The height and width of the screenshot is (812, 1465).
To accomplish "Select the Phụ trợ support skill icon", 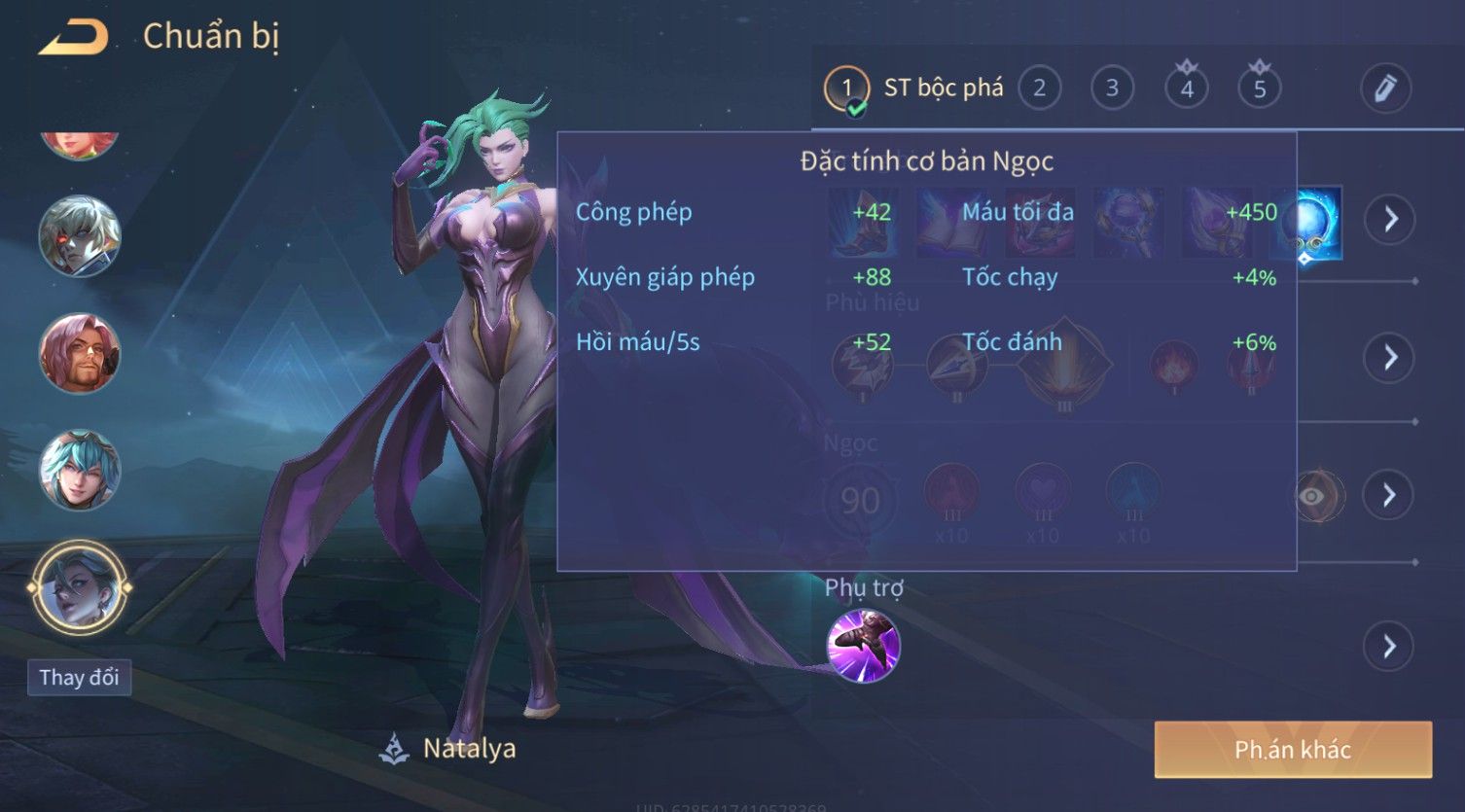I will [863, 646].
